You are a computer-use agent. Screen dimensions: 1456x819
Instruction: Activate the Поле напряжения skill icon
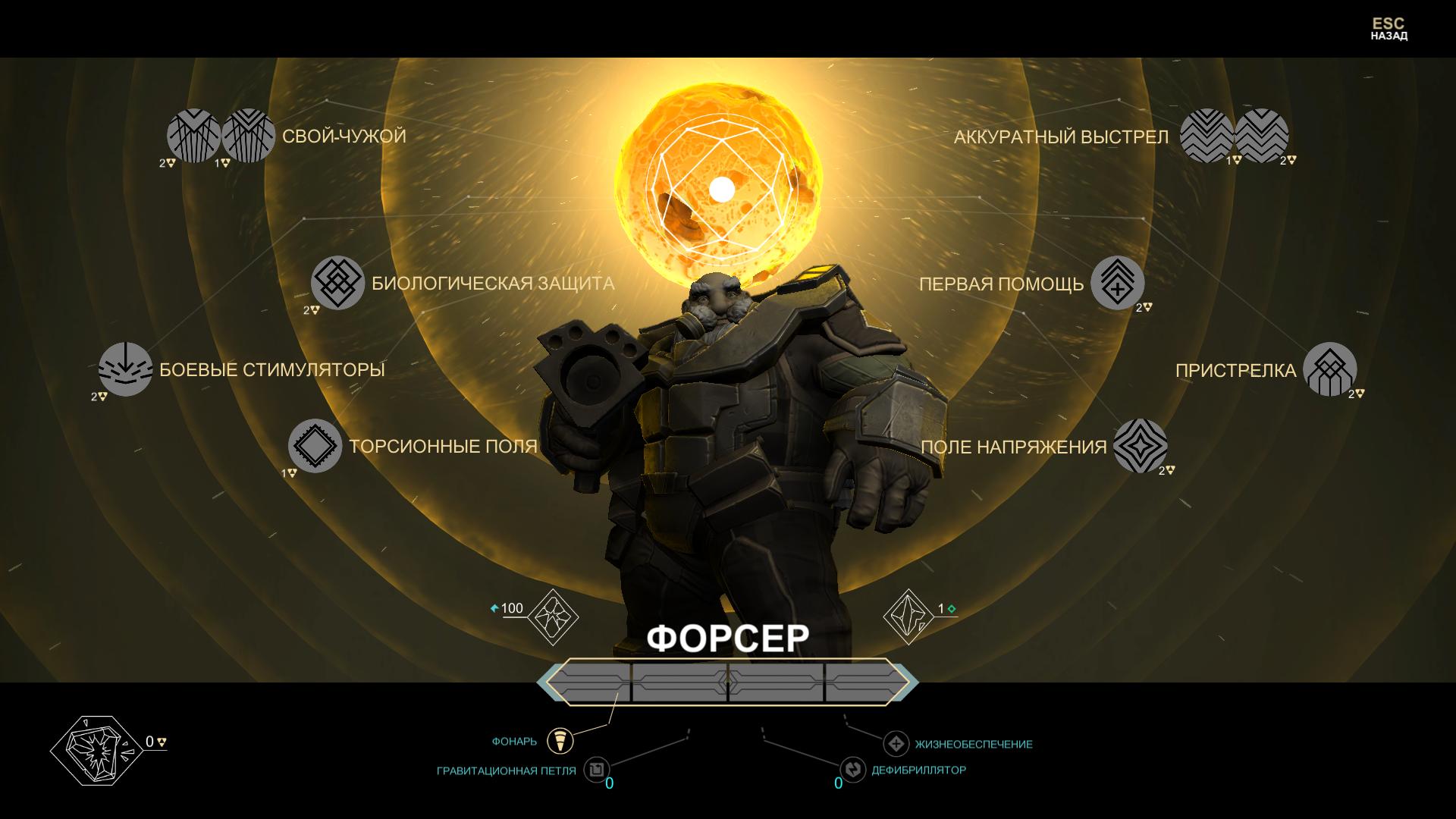(x=1140, y=446)
